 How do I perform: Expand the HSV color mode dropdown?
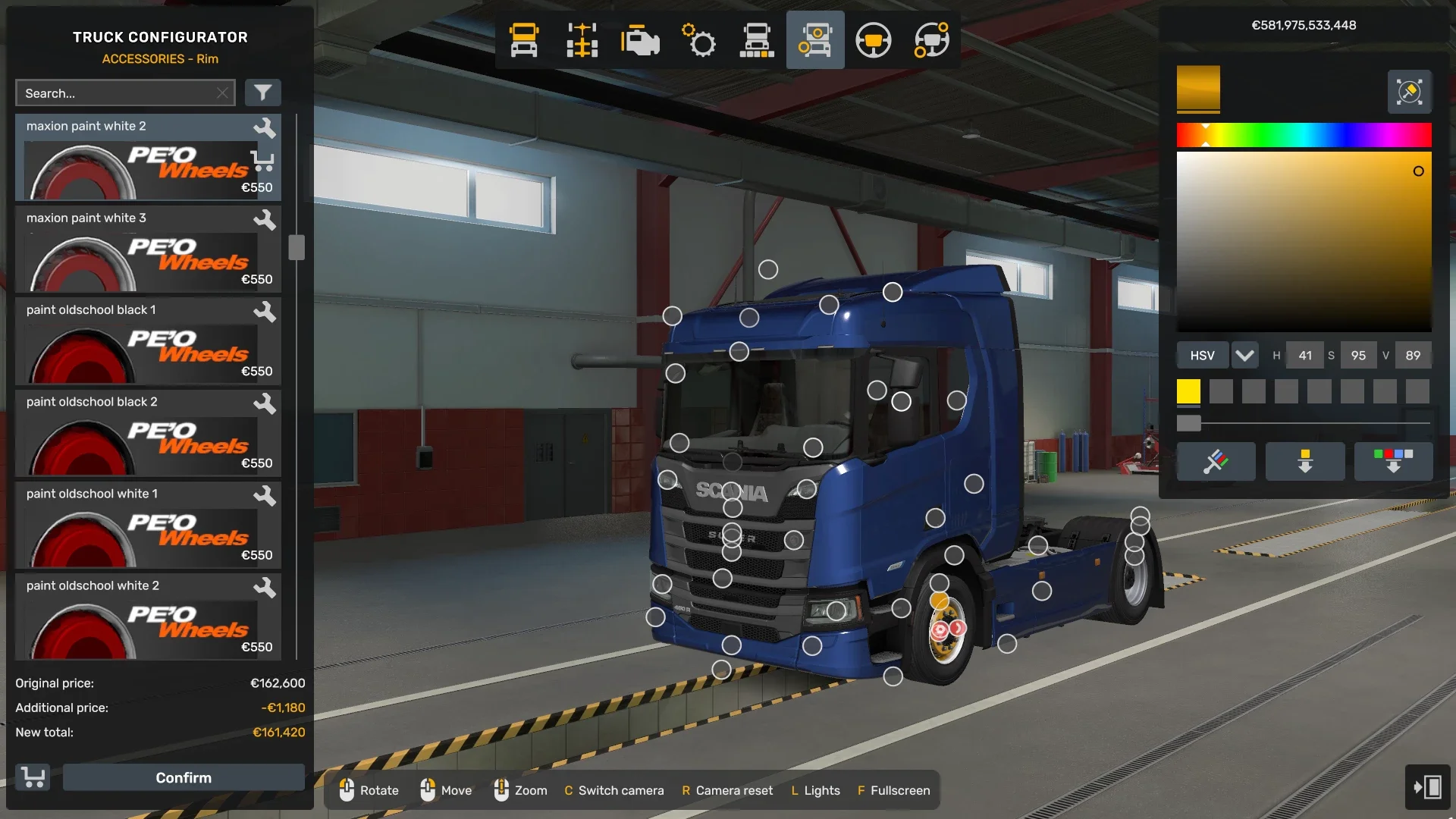tap(1244, 355)
